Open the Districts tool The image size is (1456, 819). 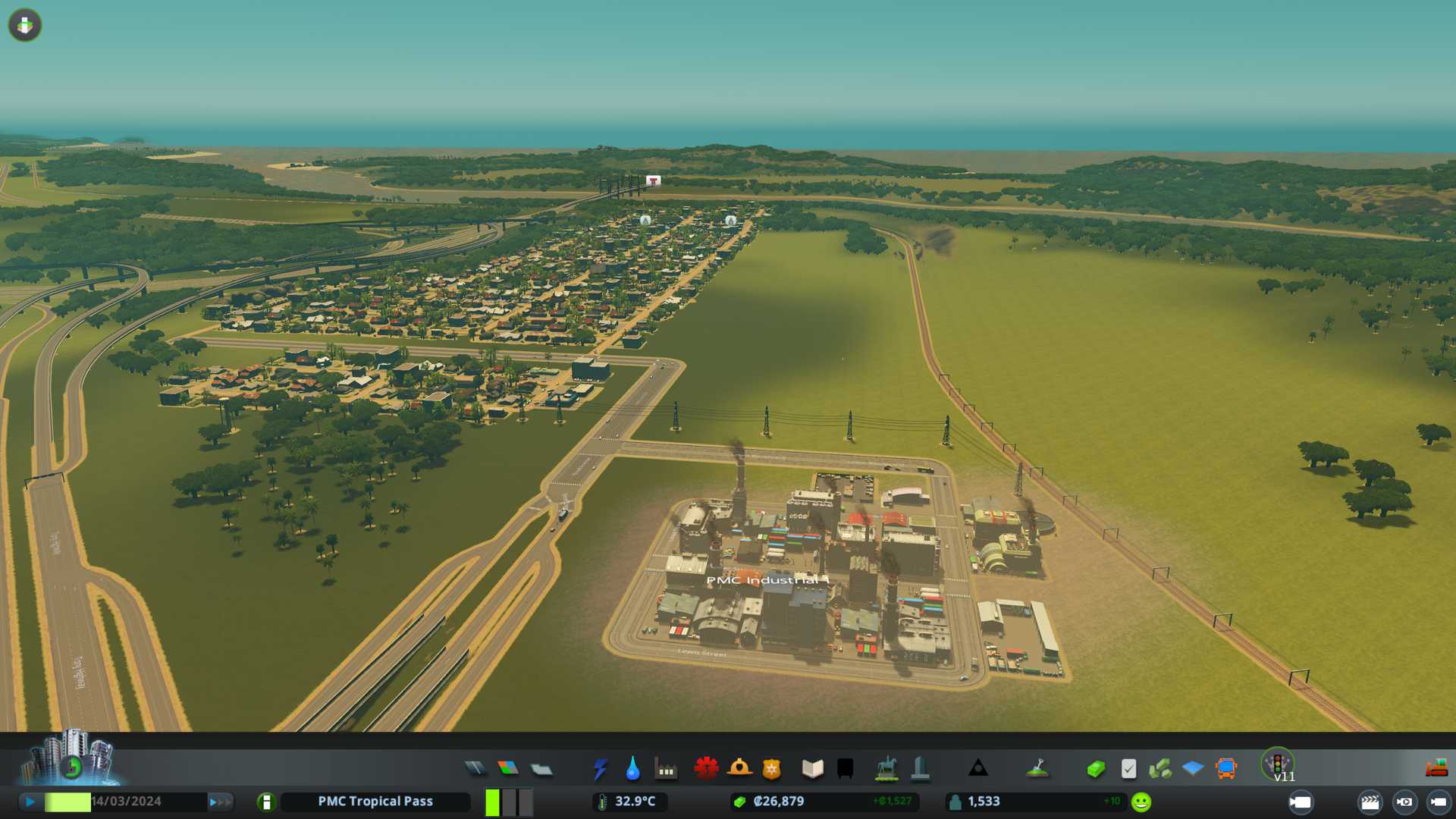tap(541, 769)
